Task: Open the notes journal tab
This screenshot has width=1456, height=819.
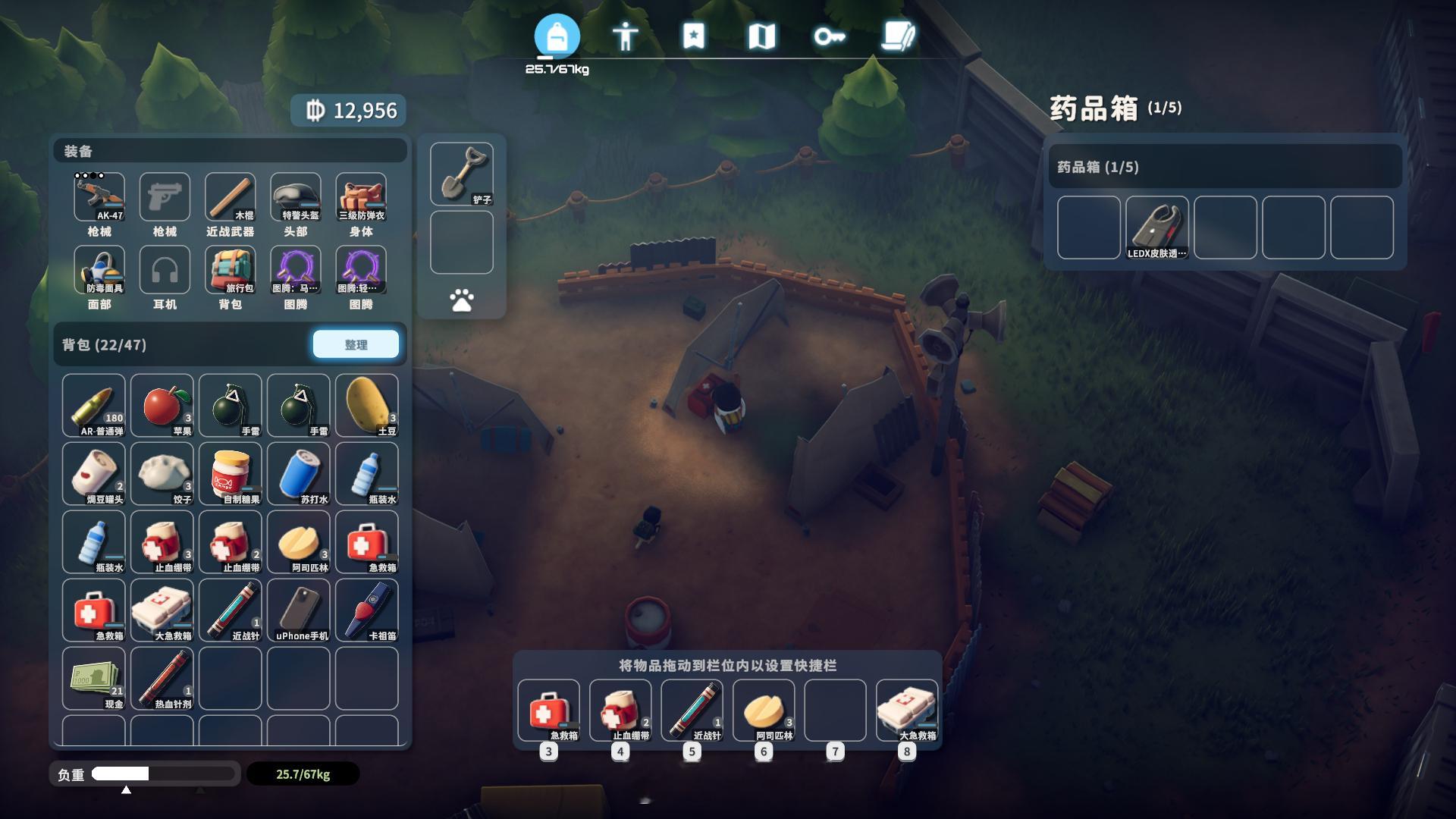Action: 898,36
